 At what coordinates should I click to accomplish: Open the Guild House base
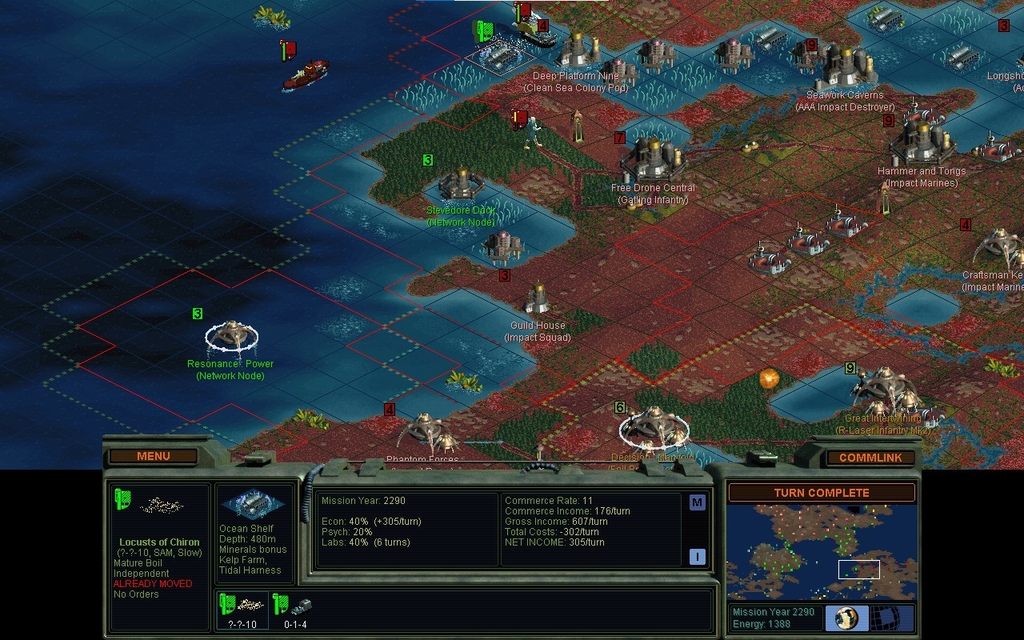[x=538, y=298]
